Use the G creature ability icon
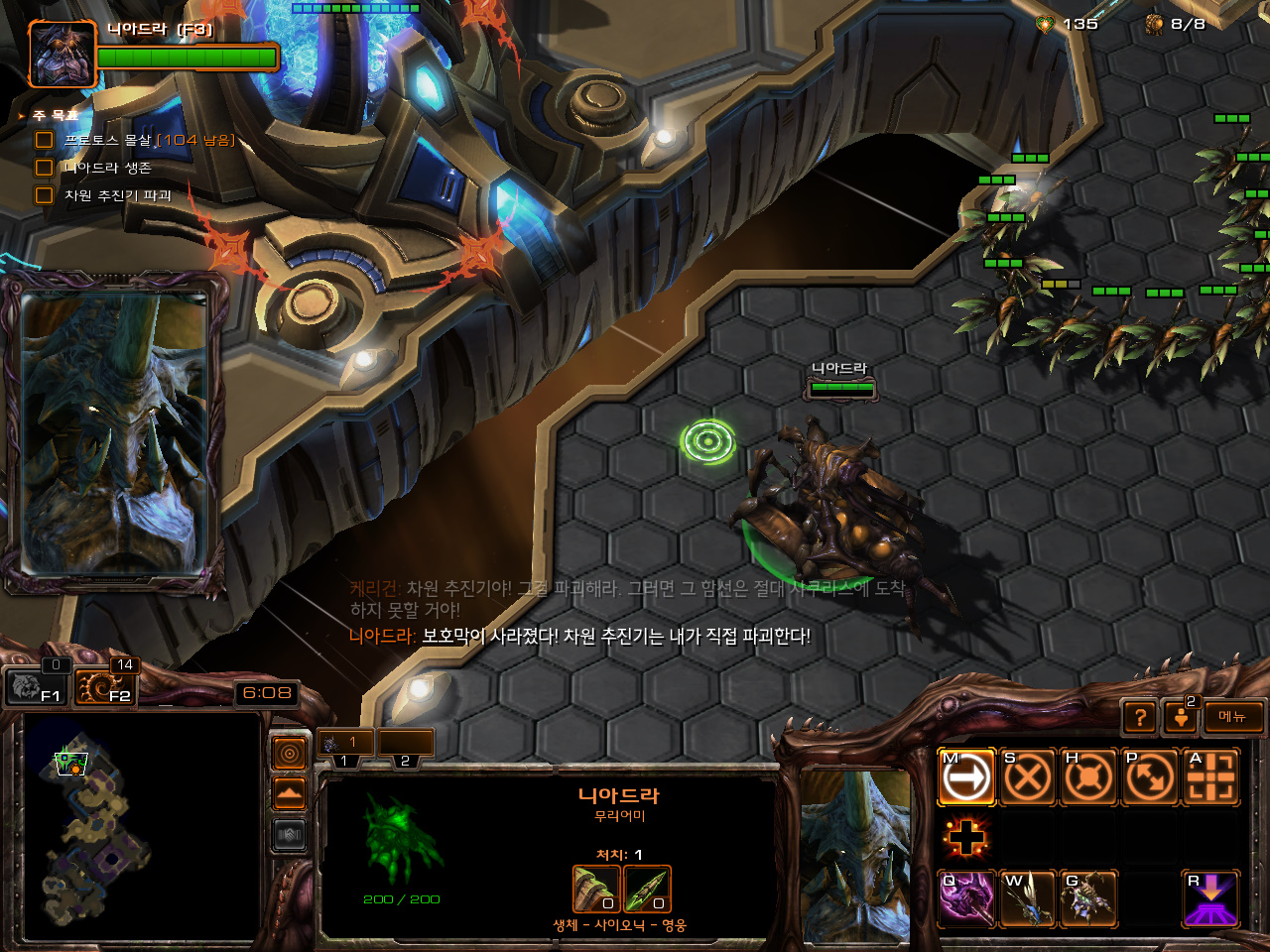The width and height of the screenshot is (1270, 952). (1088, 898)
